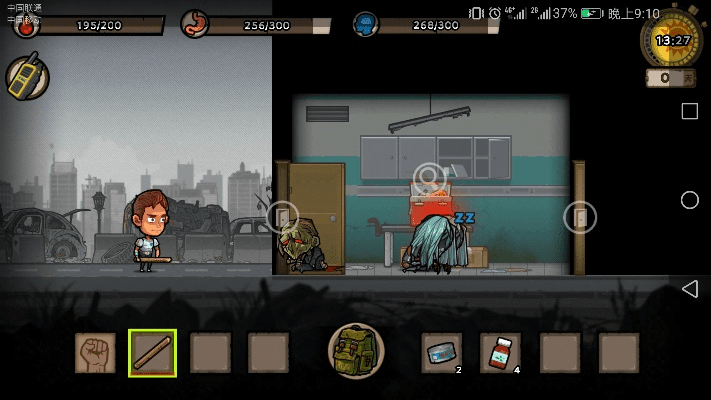711x400 pixels.
Task: Tap the stopwatch clock showing 13:27
Action: click(671, 40)
